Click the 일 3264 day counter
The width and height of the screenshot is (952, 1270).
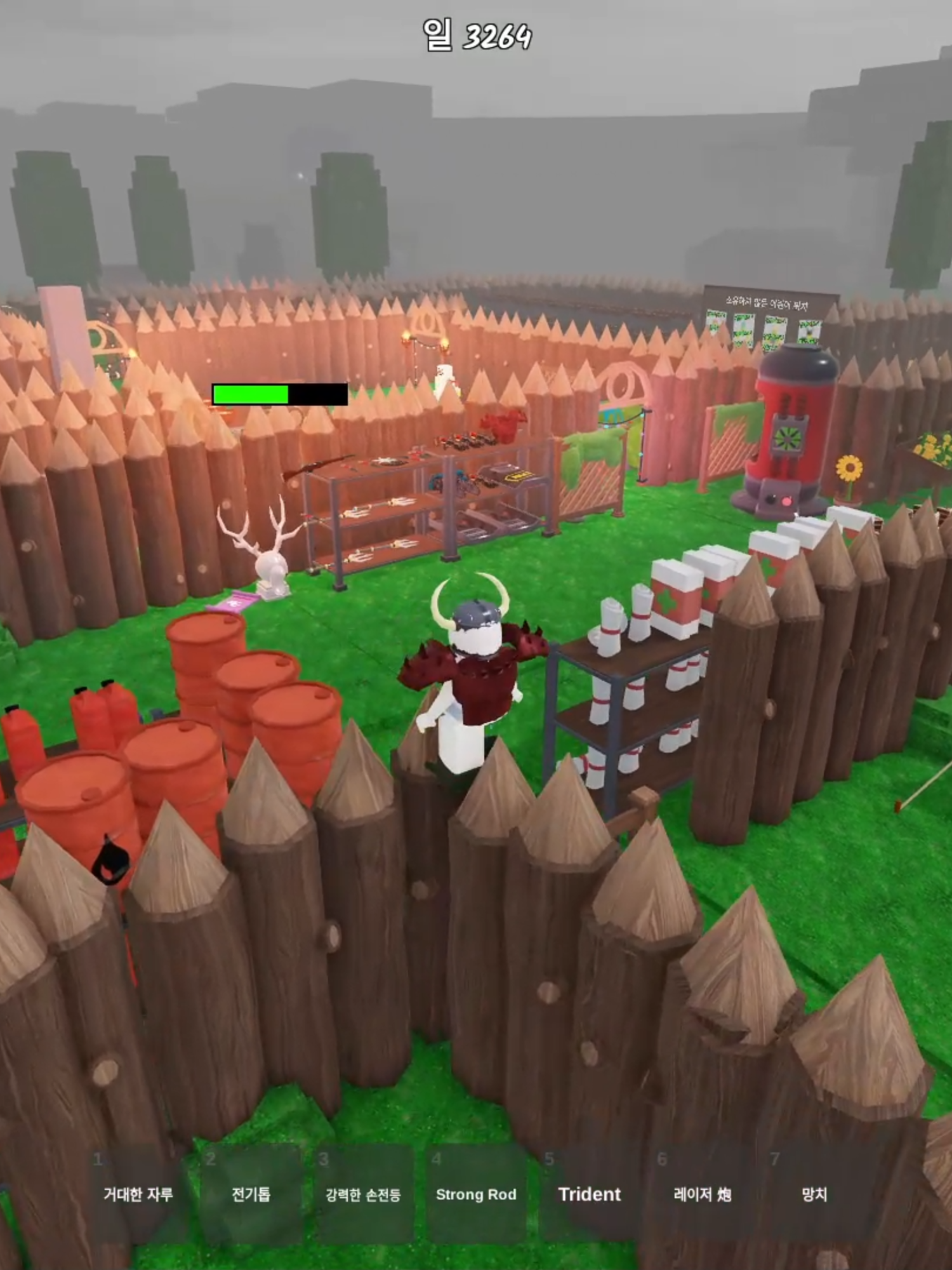click(x=476, y=35)
